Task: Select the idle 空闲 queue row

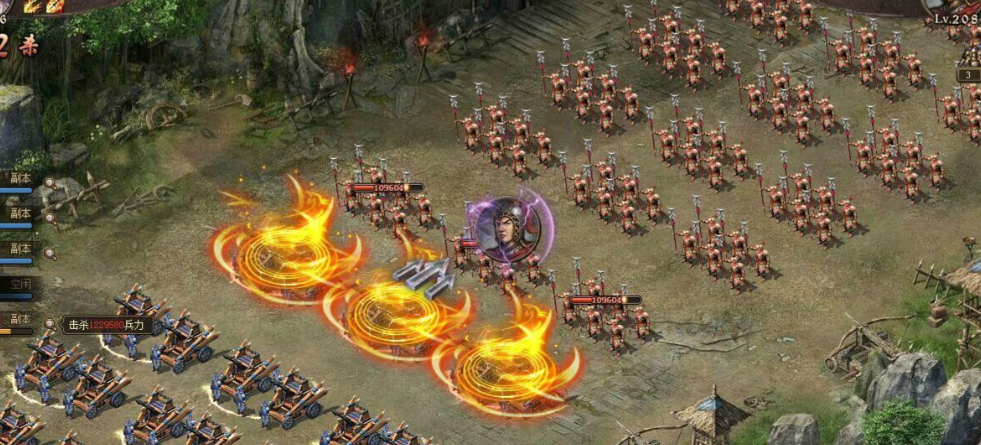Action: 21,283
